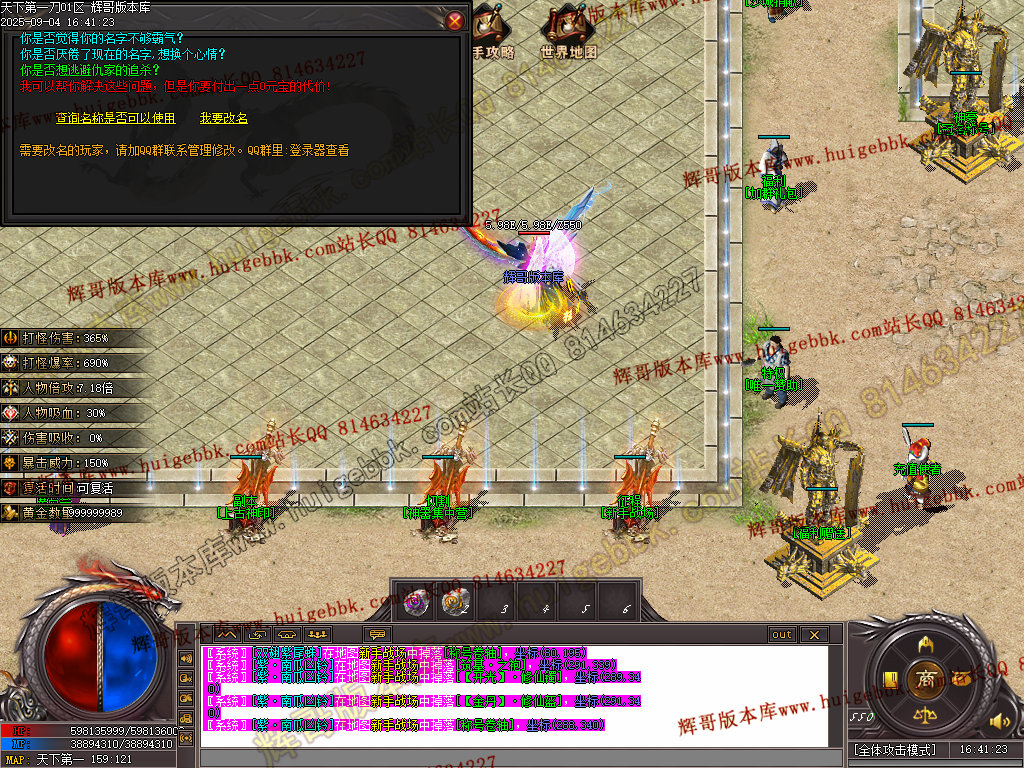Open trade via the scales icon

(x=925, y=715)
